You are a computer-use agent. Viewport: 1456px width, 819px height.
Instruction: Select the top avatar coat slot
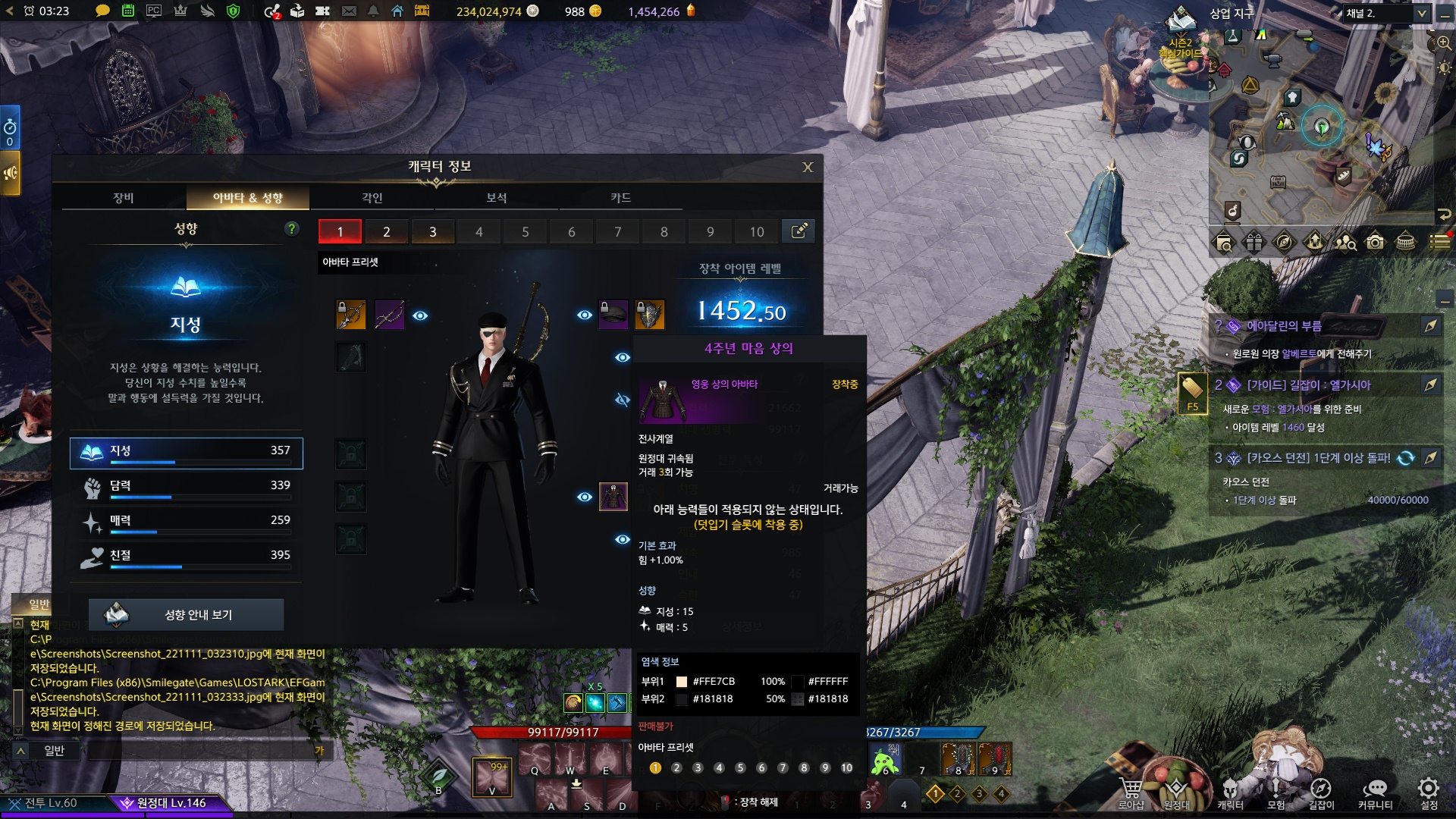click(x=613, y=497)
